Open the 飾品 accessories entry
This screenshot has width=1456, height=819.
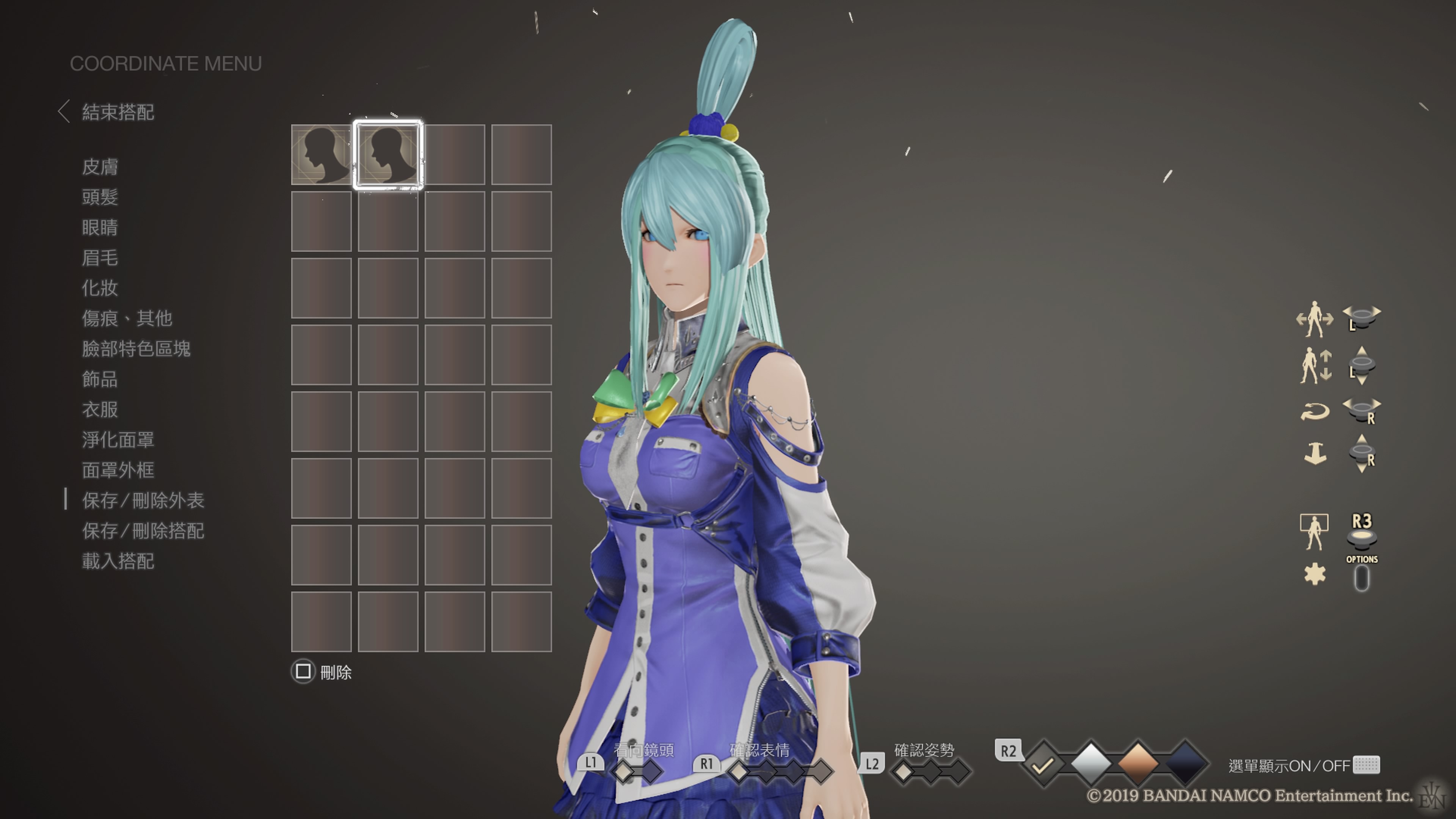(100, 379)
